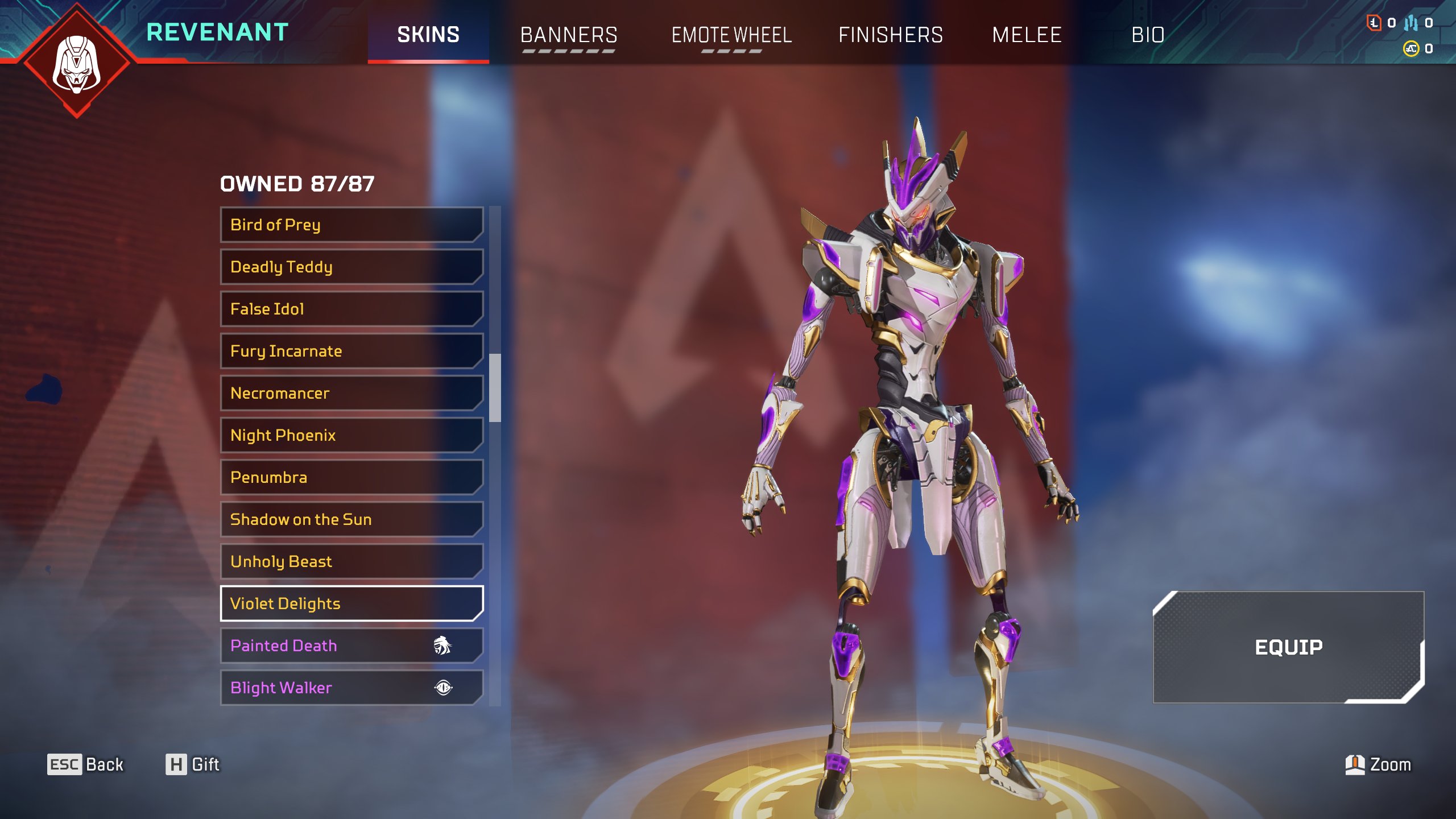The width and height of the screenshot is (1456, 819).
Task: Select the False Idol skin
Action: tap(351, 309)
